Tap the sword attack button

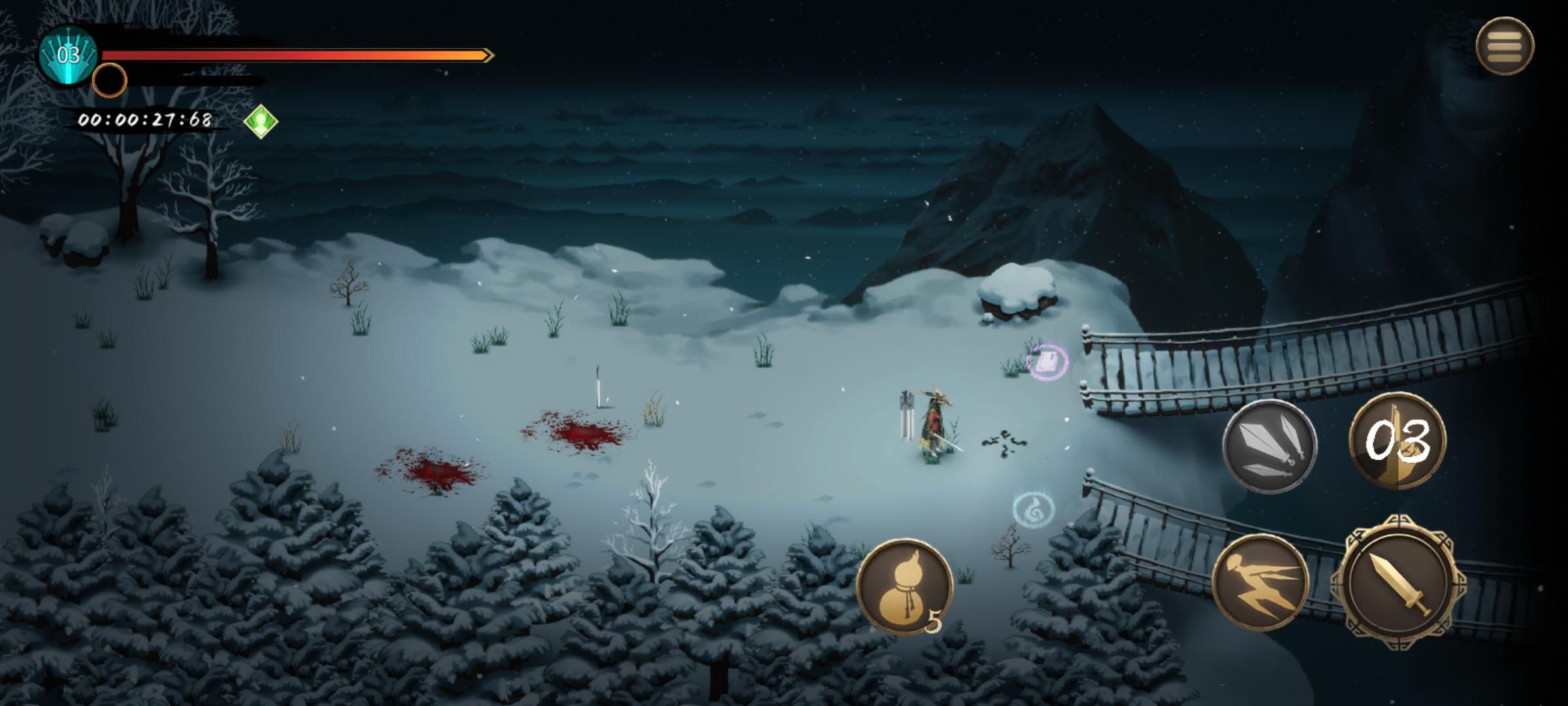1398,582
